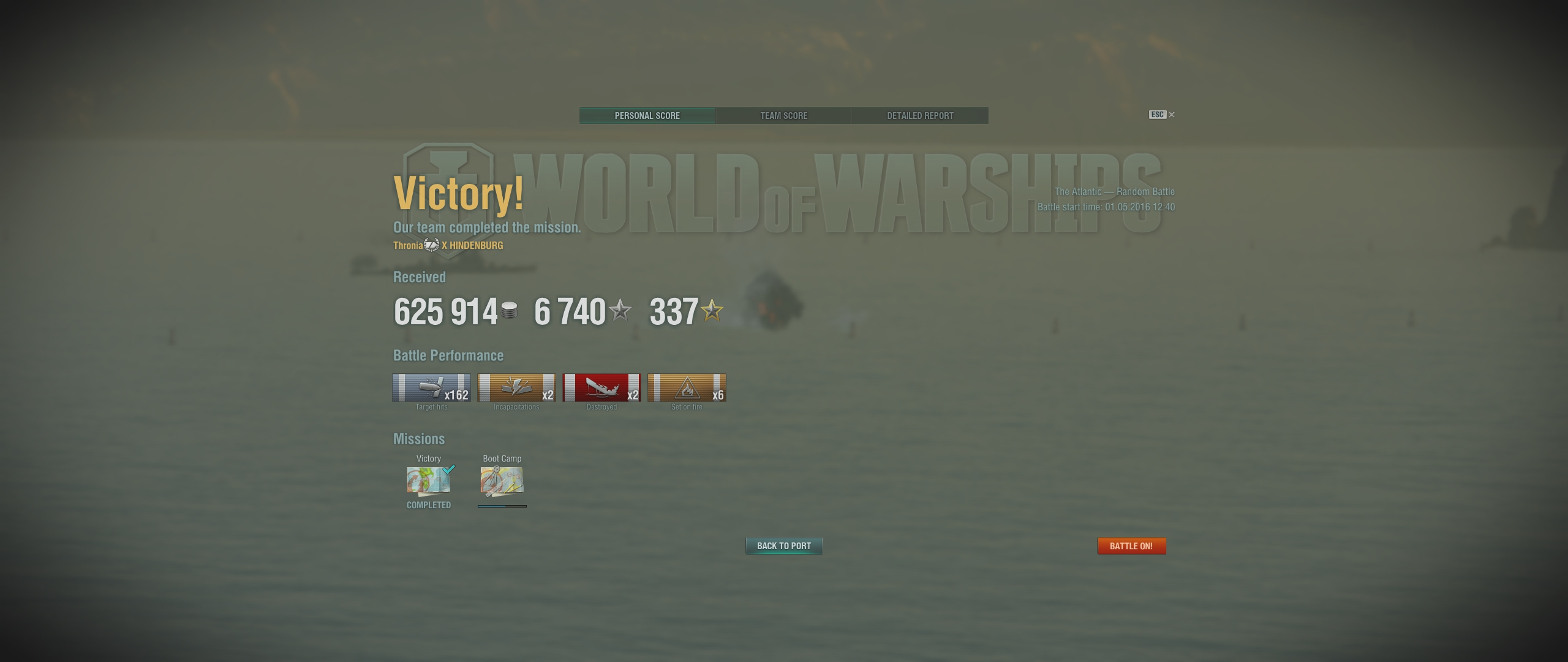Viewport: 1568px width, 662px height.
Task: Click the red Destroyed ribbon
Action: tap(601, 388)
